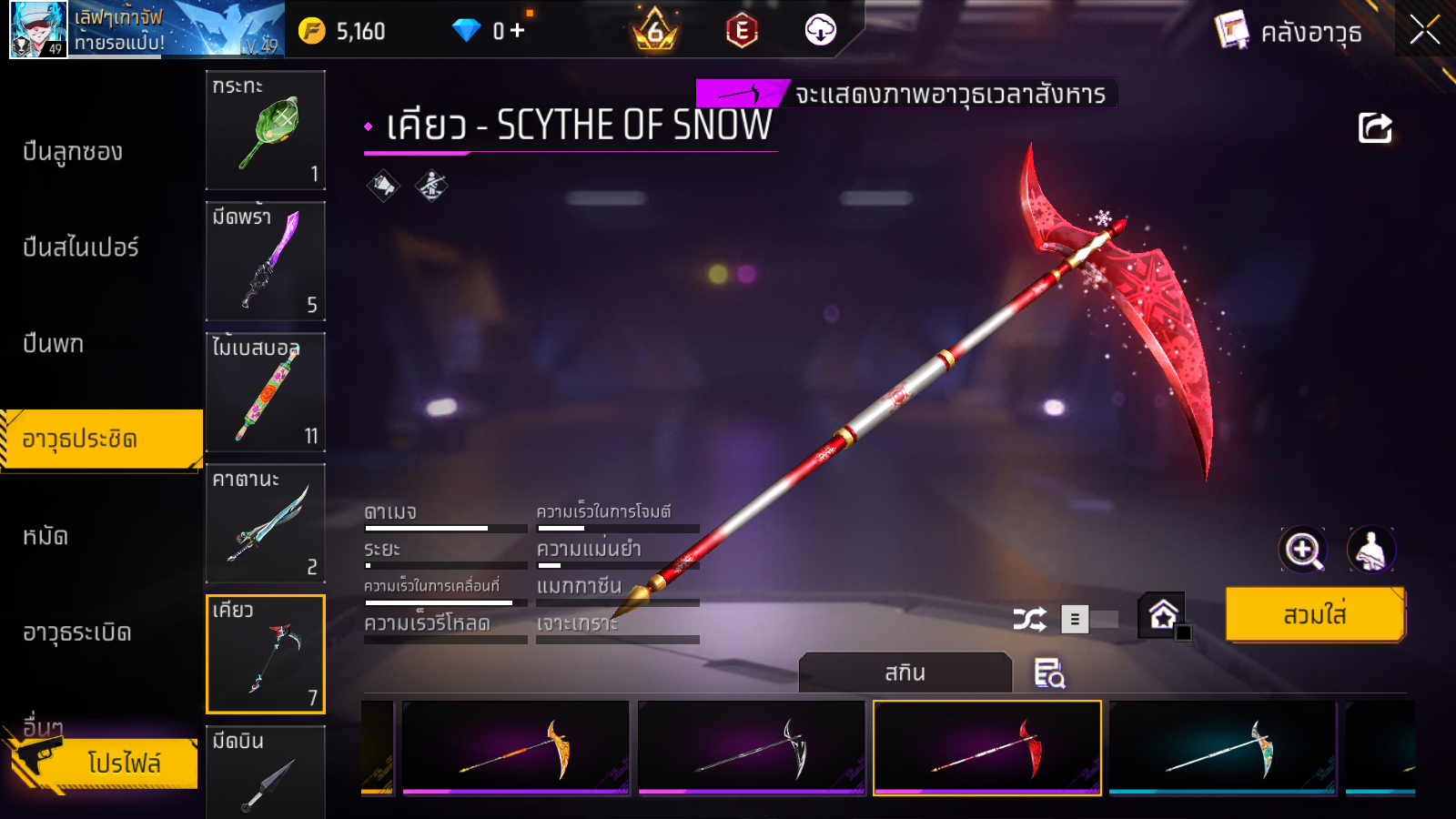
Task: Toggle the random skin shuffle switch
Action: pyautogui.click(x=1090, y=620)
